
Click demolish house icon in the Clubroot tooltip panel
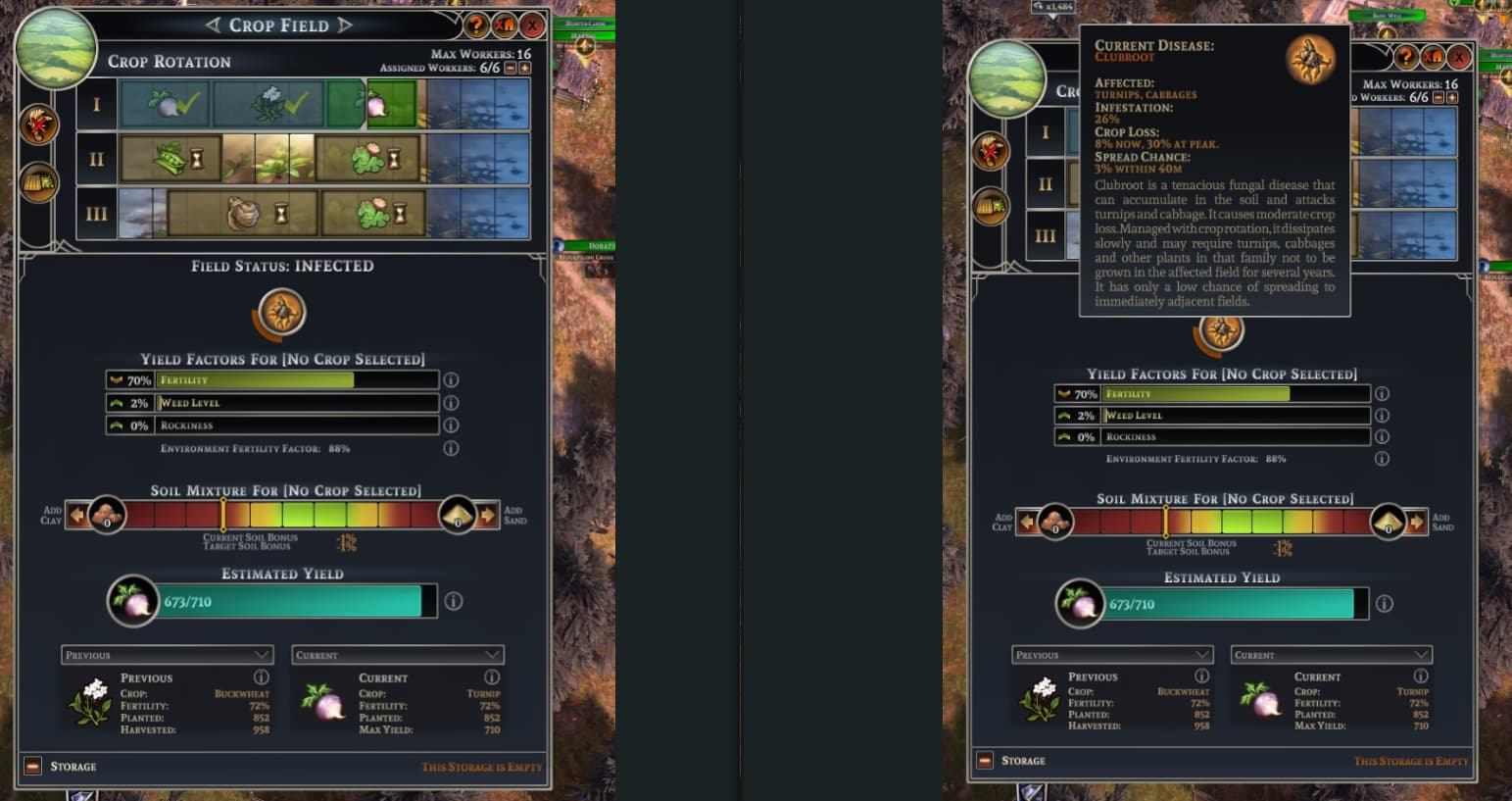click(1434, 57)
